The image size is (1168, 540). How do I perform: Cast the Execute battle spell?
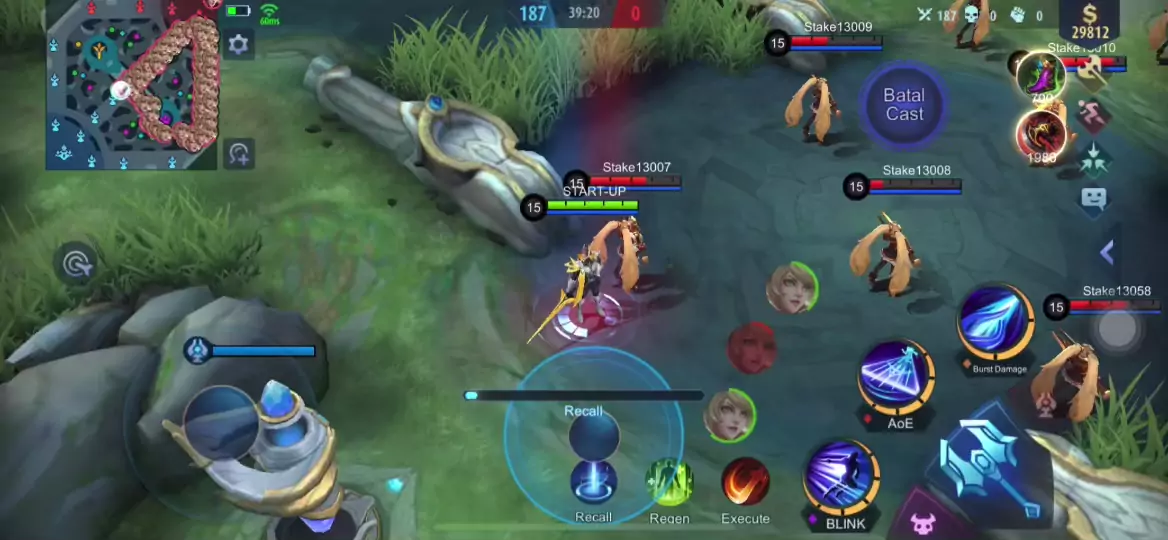[x=745, y=482]
